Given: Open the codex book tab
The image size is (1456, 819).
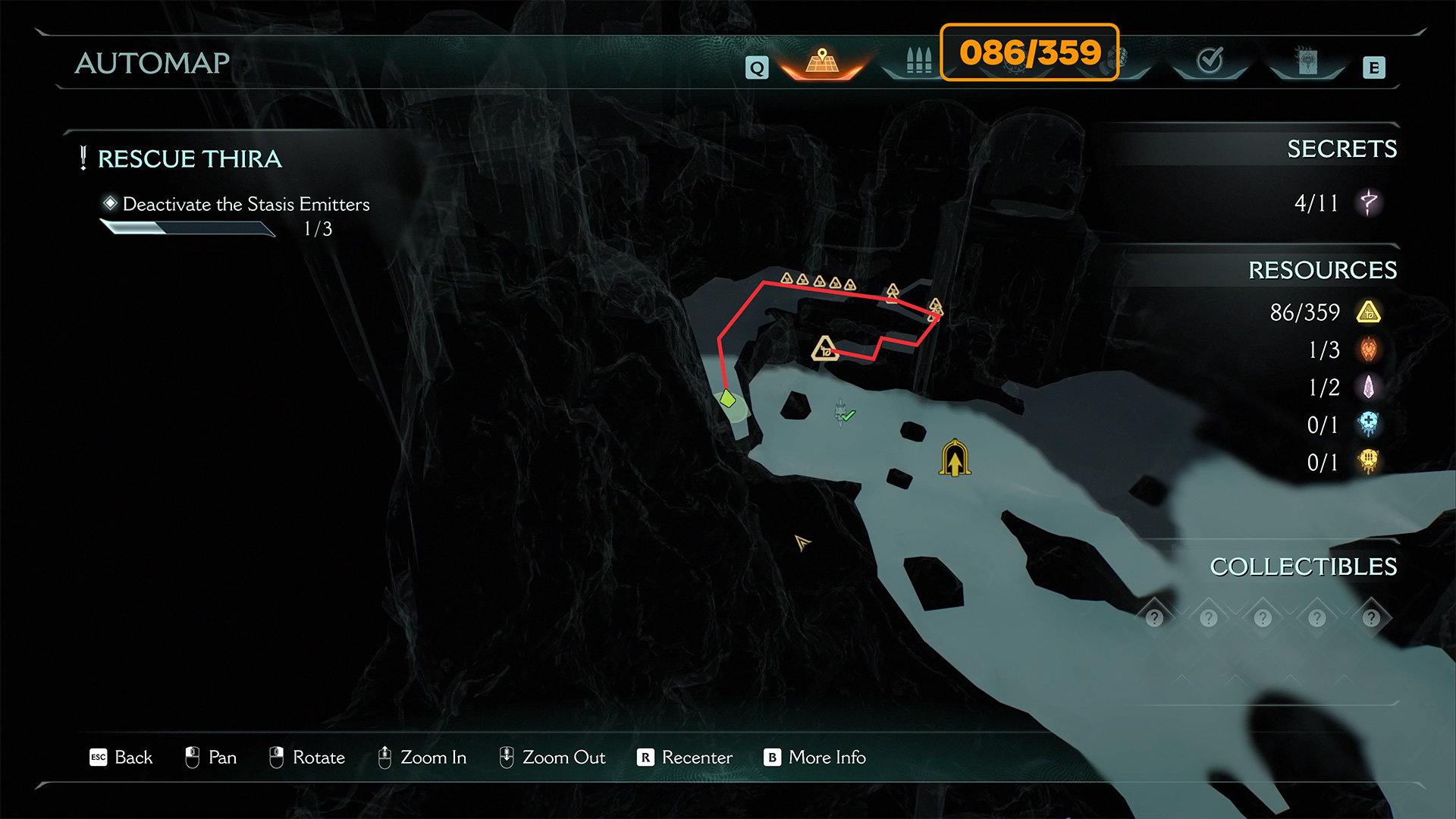Looking at the screenshot, I should 1307,61.
